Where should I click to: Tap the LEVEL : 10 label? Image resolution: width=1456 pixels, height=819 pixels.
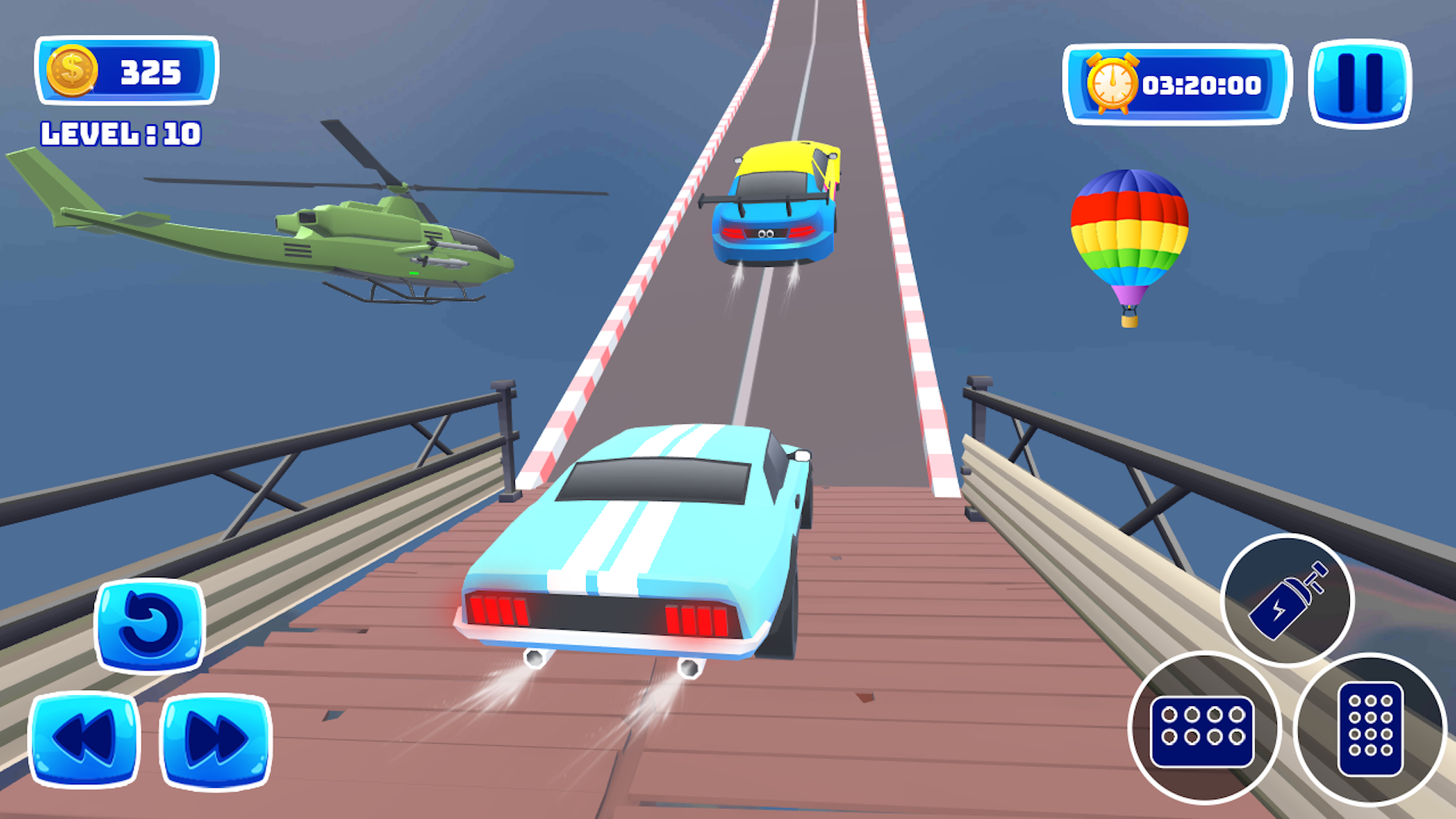click(x=120, y=134)
